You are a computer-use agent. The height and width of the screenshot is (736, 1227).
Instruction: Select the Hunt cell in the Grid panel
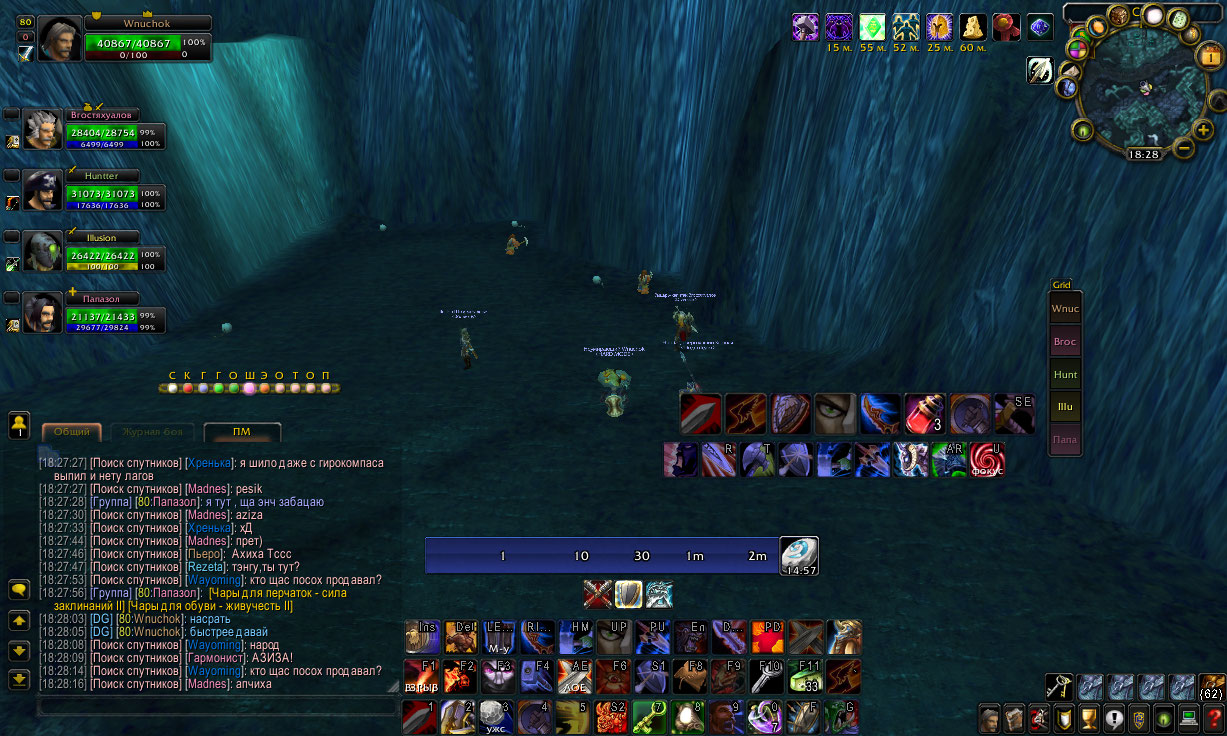click(x=1065, y=375)
